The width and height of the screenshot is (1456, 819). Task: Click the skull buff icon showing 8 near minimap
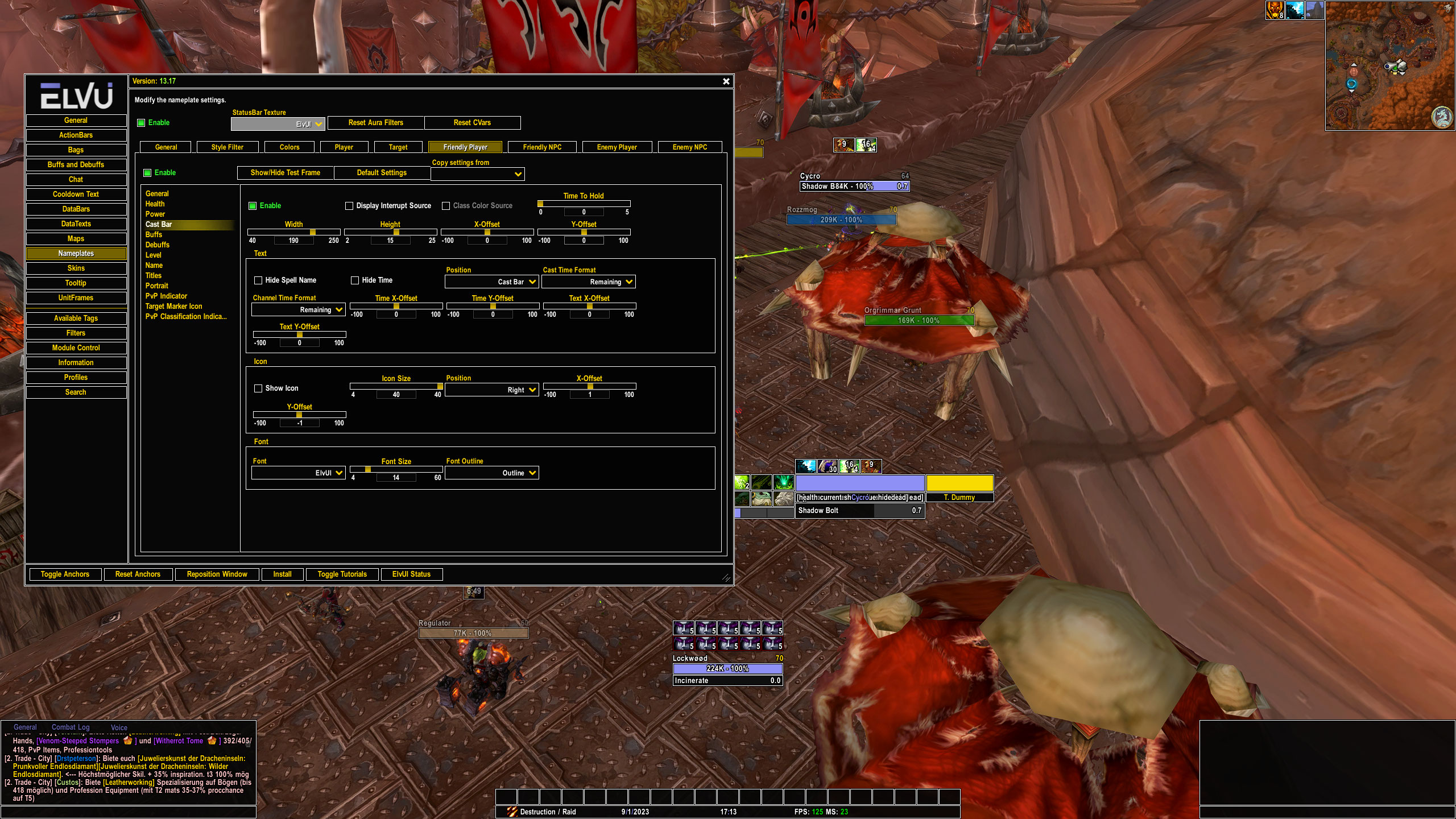click(1275, 10)
